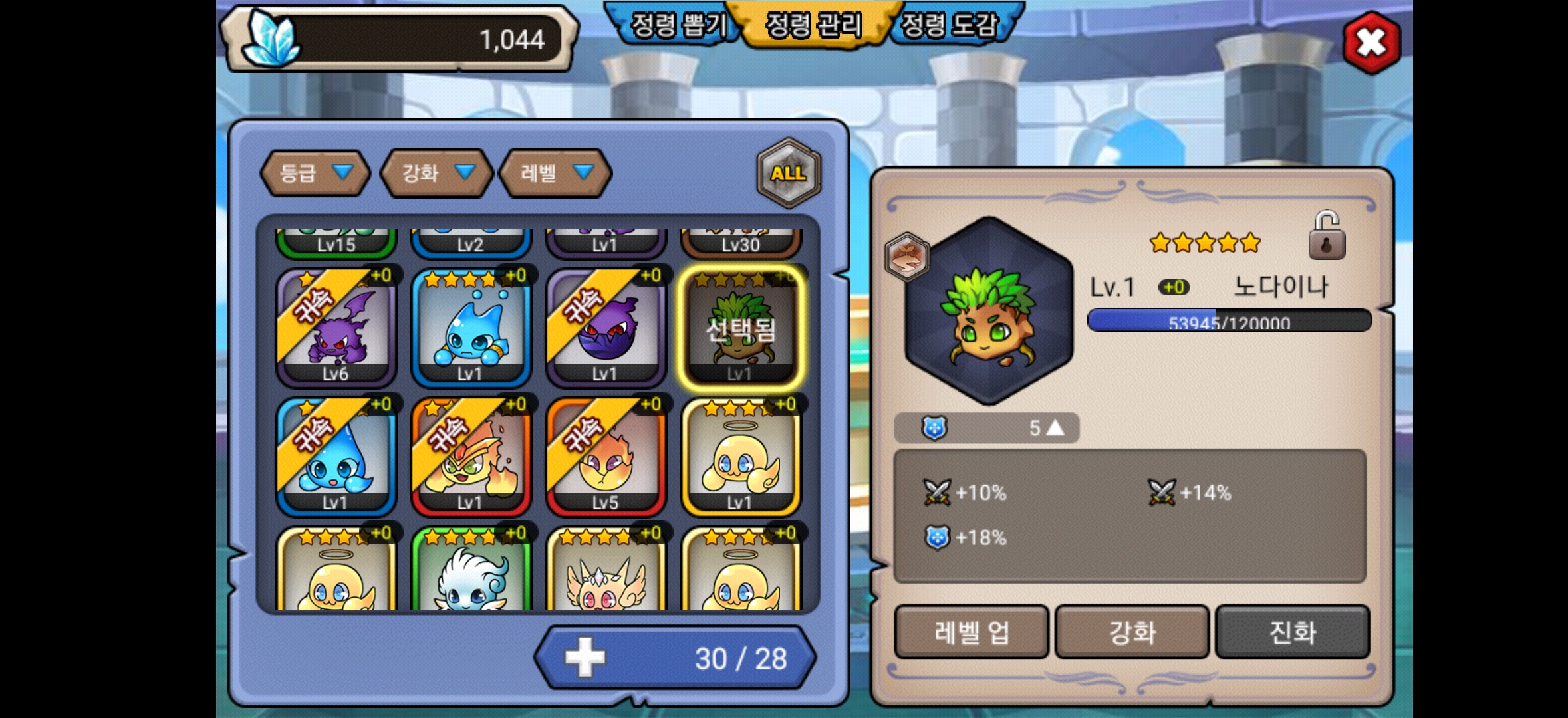The width and height of the screenshot is (1568, 718).
Task: Tap the 레벨 업 button
Action: pyautogui.click(x=971, y=632)
